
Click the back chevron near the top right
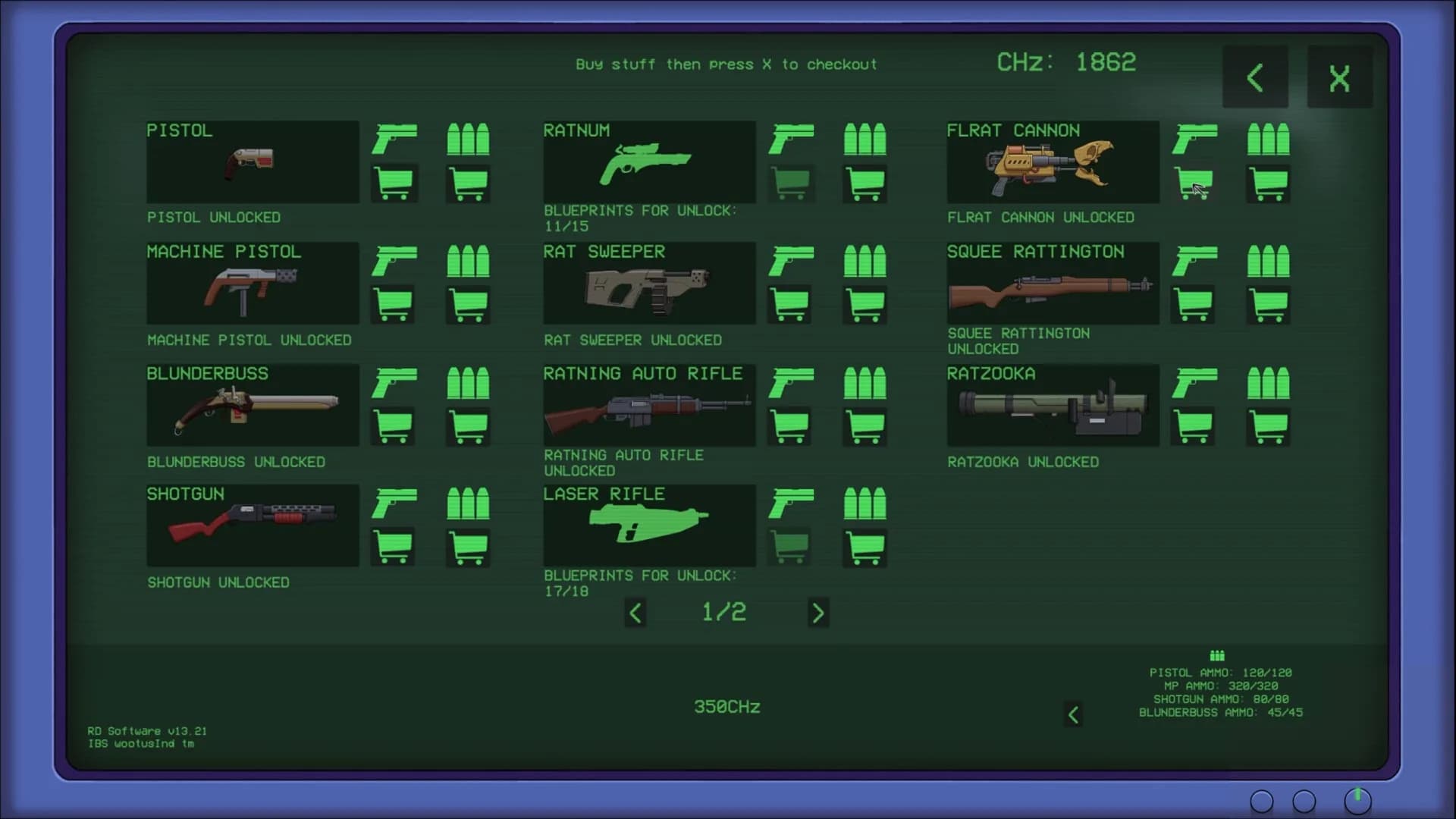[1255, 76]
